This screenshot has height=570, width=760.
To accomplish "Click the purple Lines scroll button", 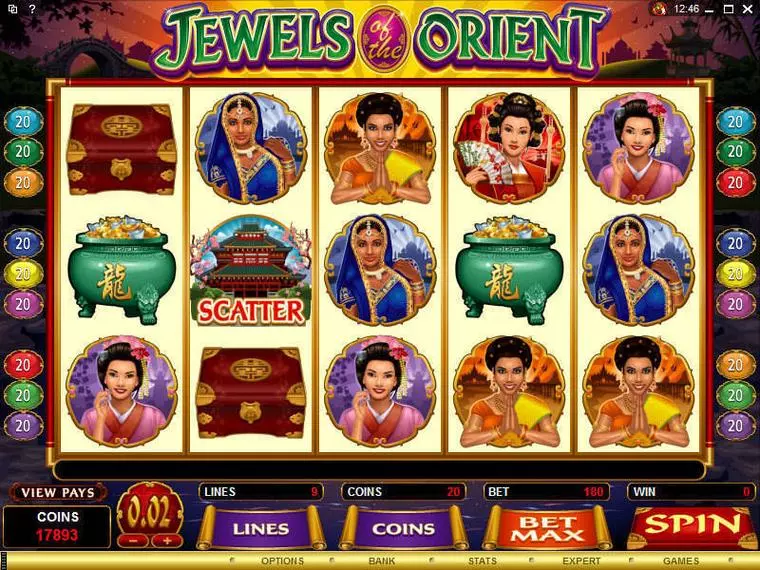I will tap(261, 528).
